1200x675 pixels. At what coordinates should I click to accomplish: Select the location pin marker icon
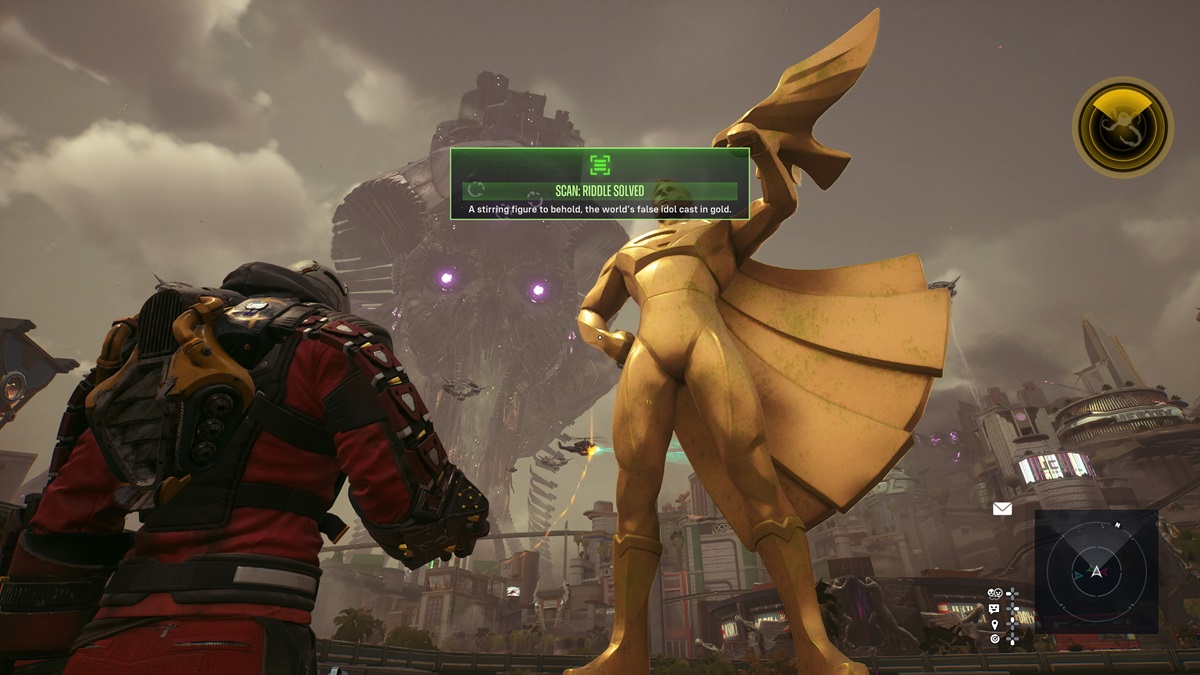tap(994, 623)
